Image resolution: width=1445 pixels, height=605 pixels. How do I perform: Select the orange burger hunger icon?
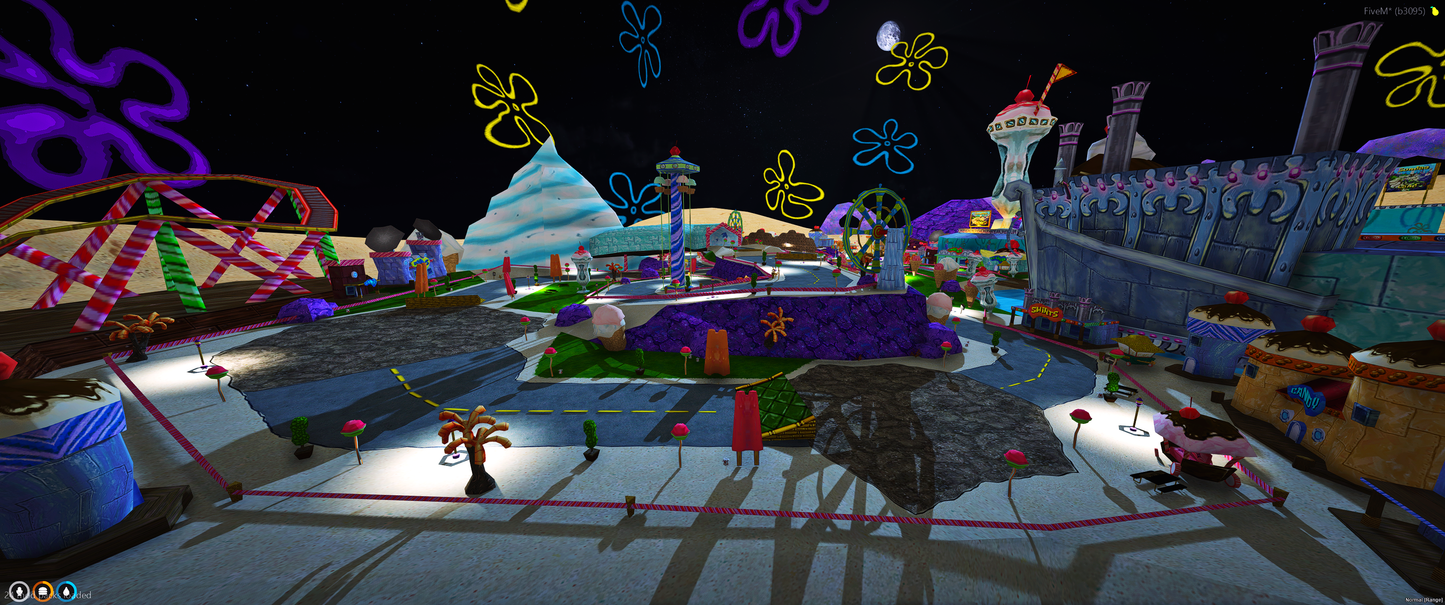click(43, 593)
